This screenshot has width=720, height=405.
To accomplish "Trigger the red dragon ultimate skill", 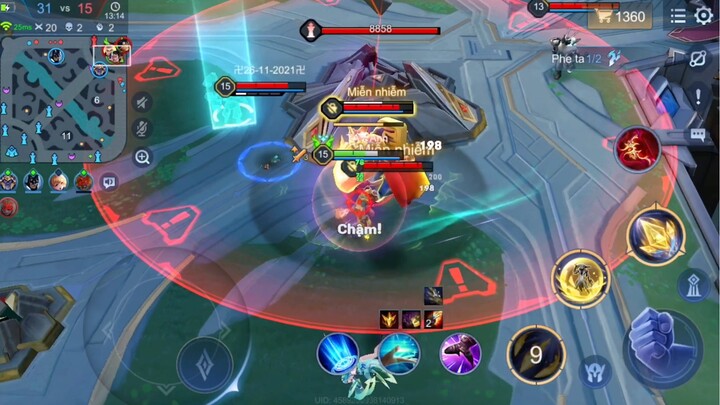I will click(x=637, y=149).
